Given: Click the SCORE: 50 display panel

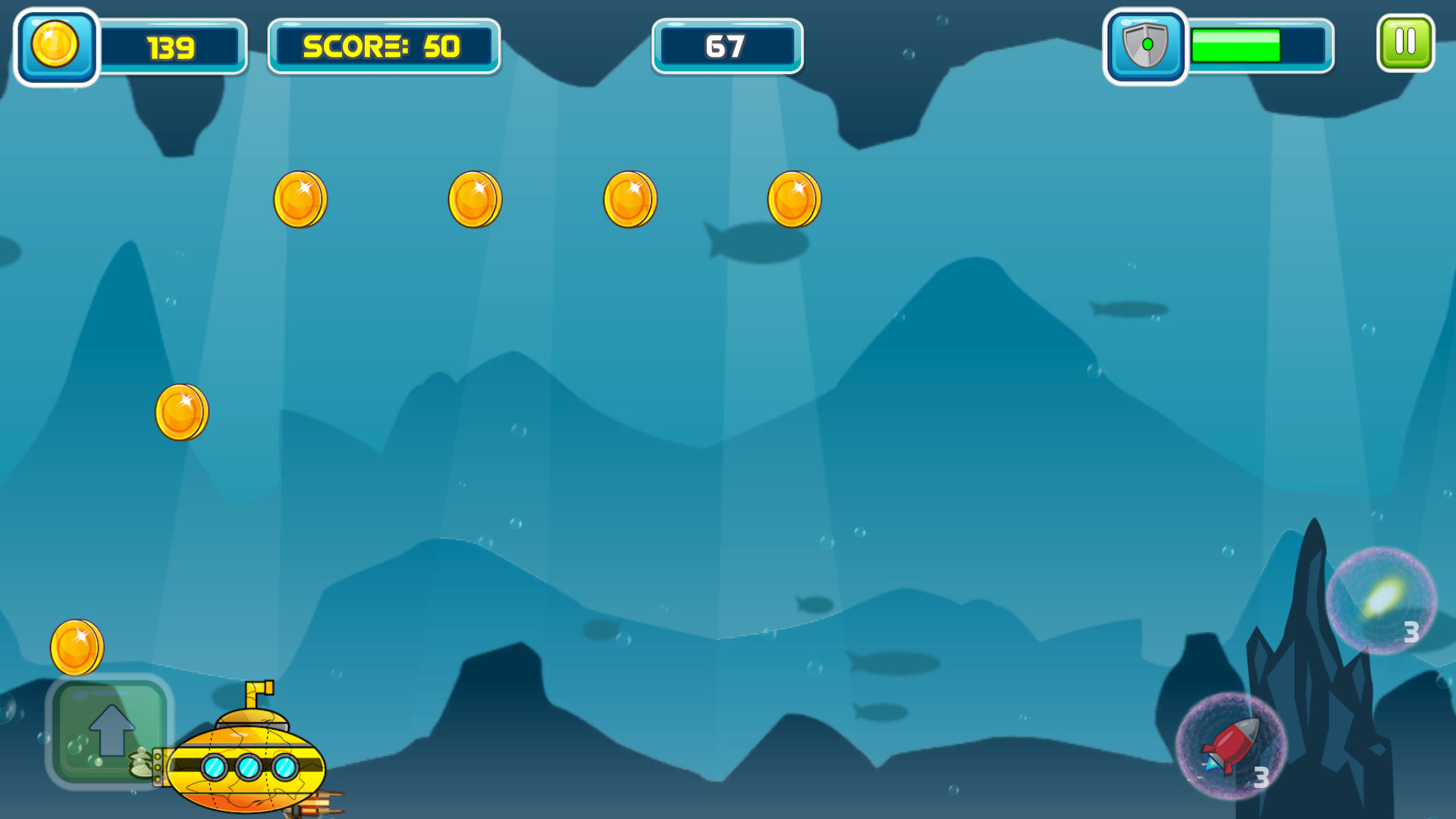Looking at the screenshot, I should coord(383,47).
